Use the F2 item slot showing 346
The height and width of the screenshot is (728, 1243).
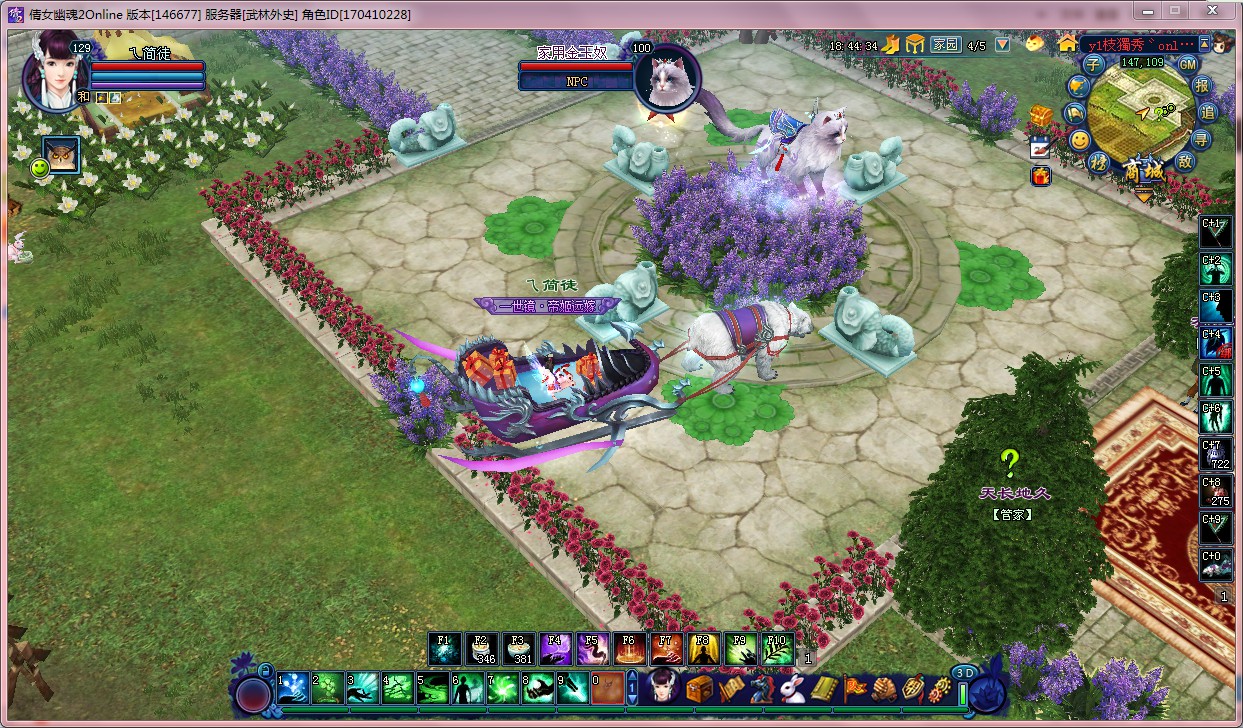[x=481, y=649]
